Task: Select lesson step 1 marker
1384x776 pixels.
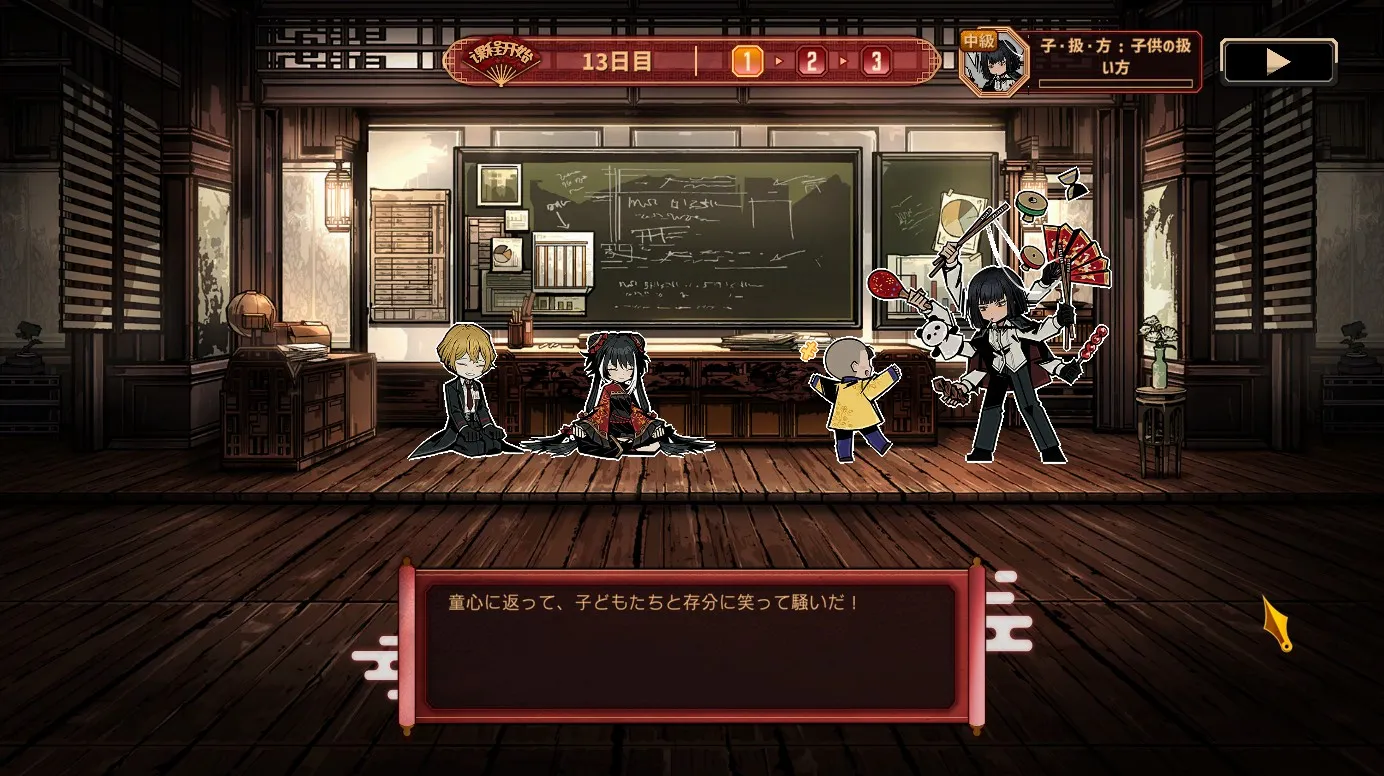Action: [747, 62]
